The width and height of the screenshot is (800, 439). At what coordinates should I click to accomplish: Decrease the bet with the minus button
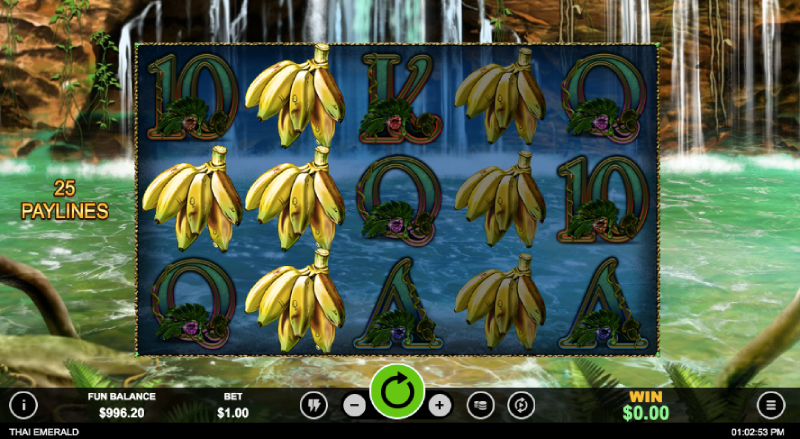pyautogui.click(x=355, y=405)
